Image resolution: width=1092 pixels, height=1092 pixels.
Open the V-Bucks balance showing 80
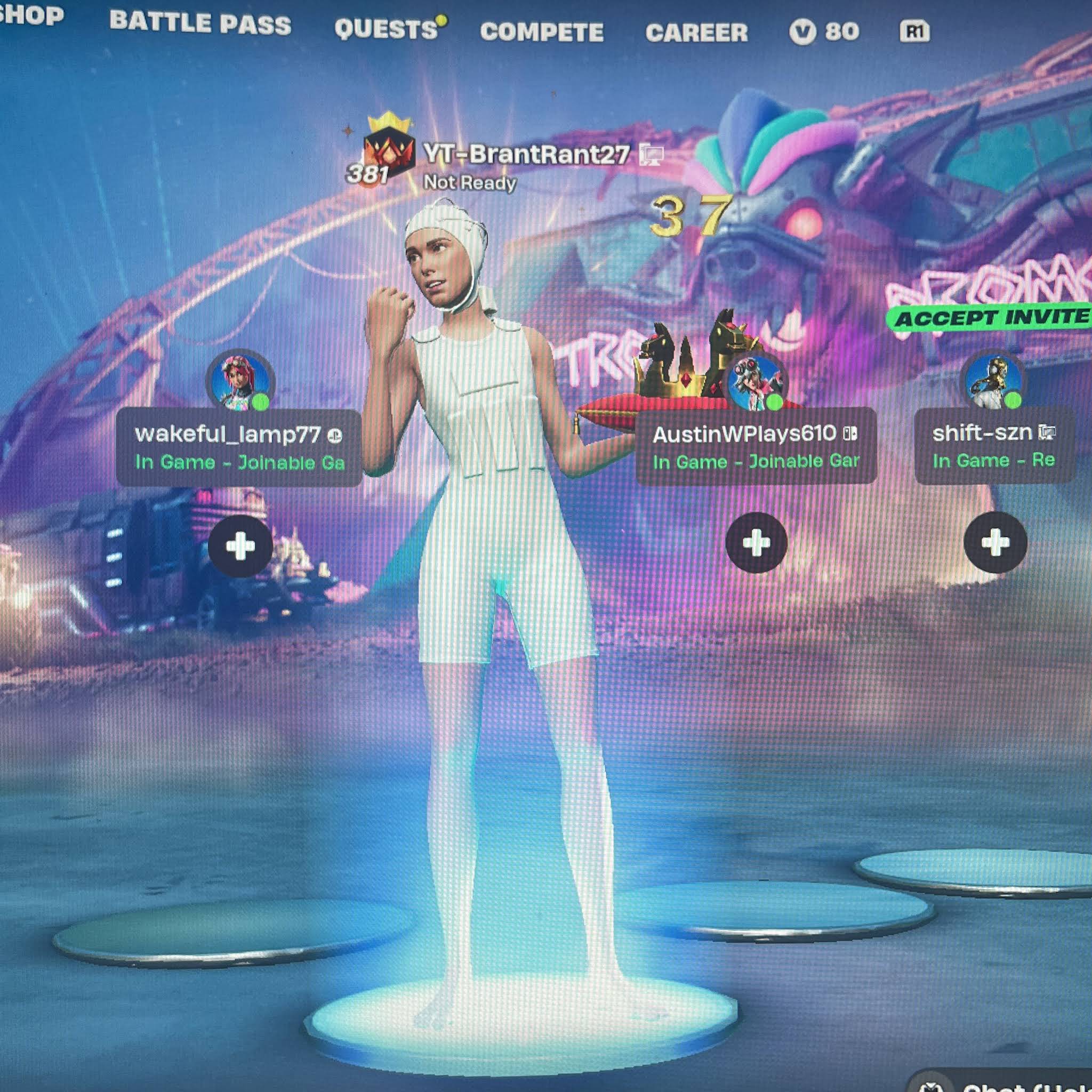[x=824, y=31]
